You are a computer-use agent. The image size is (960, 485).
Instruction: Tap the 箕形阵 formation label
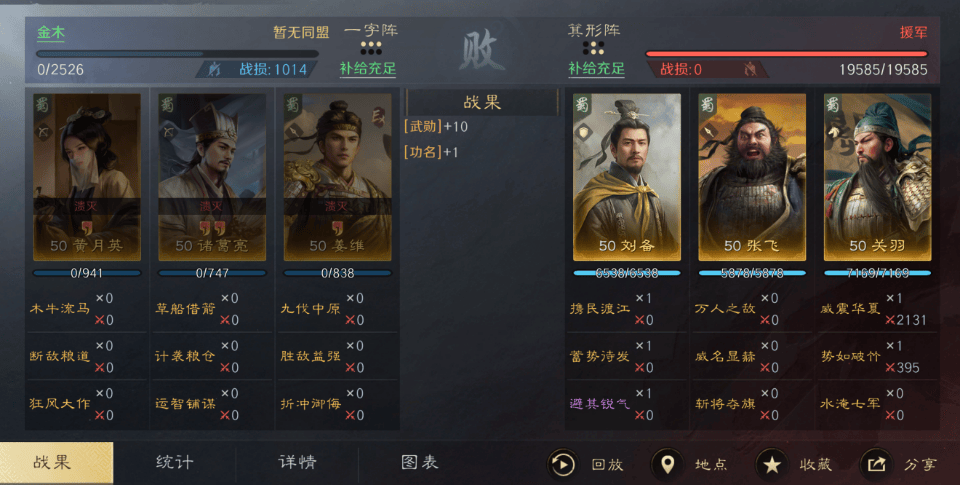594,32
